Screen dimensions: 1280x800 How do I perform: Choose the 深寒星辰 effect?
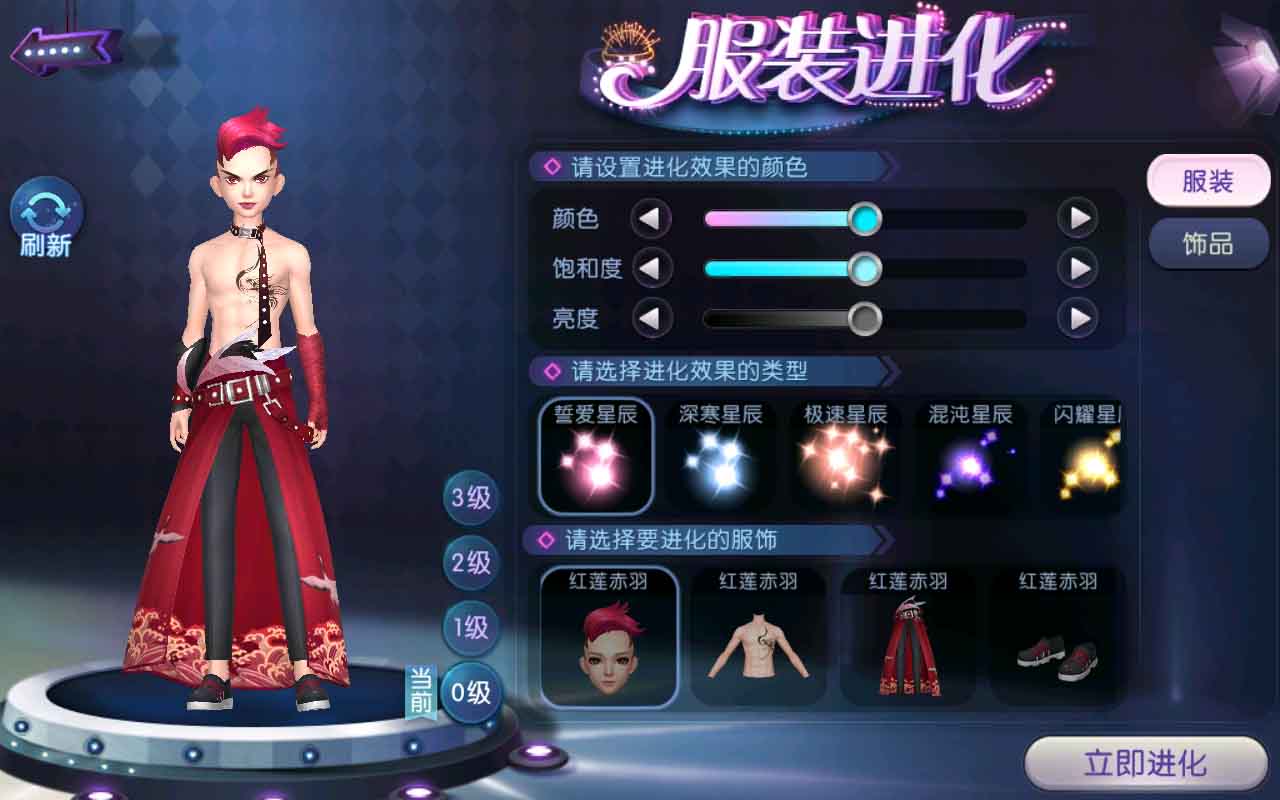[720, 456]
